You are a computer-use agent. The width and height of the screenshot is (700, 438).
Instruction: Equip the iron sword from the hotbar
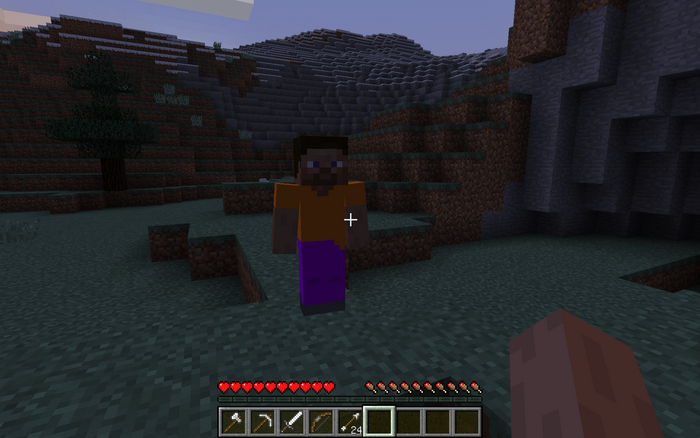(x=291, y=421)
